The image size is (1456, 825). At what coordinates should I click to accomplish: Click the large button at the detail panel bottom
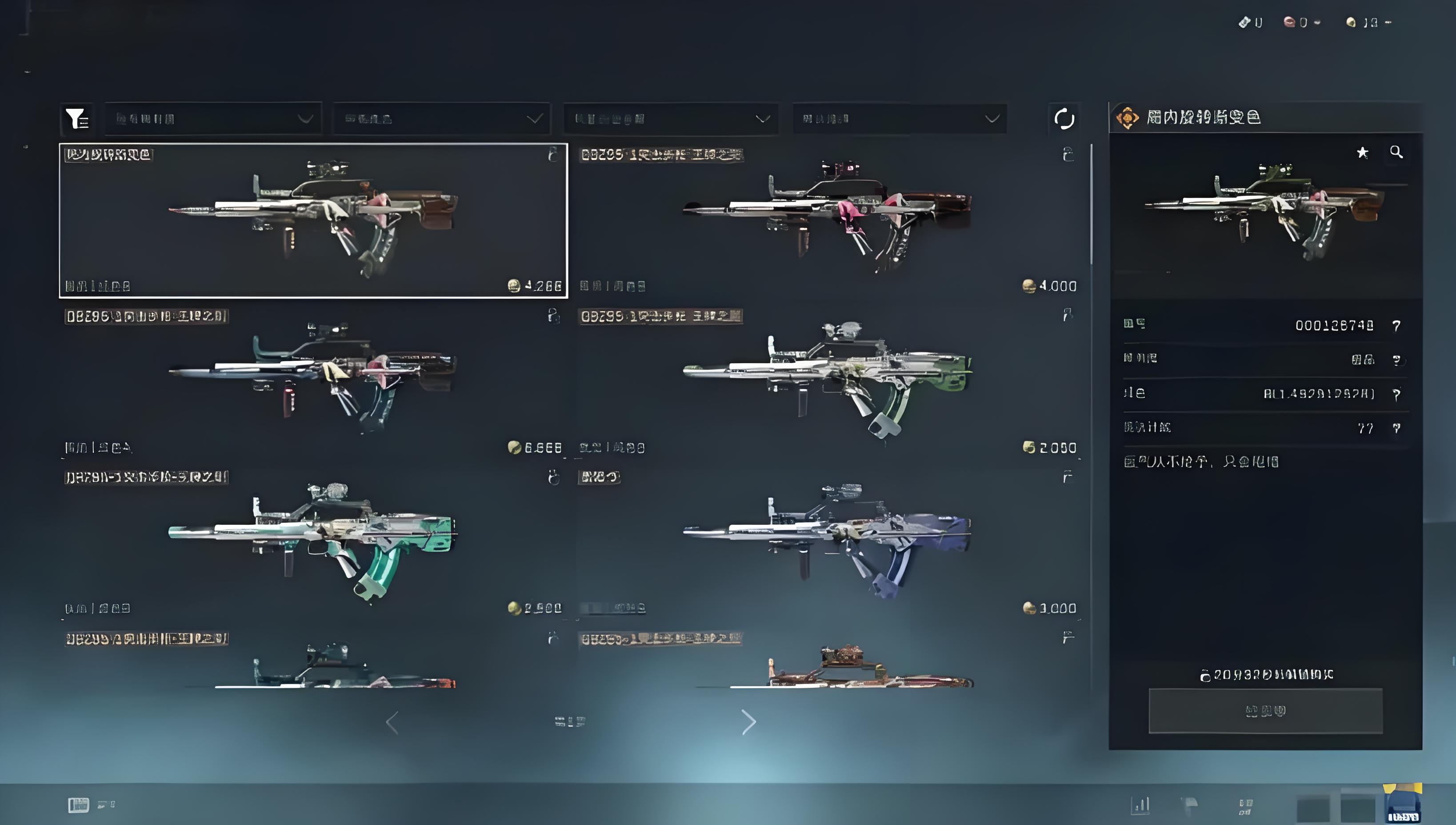1265,711
